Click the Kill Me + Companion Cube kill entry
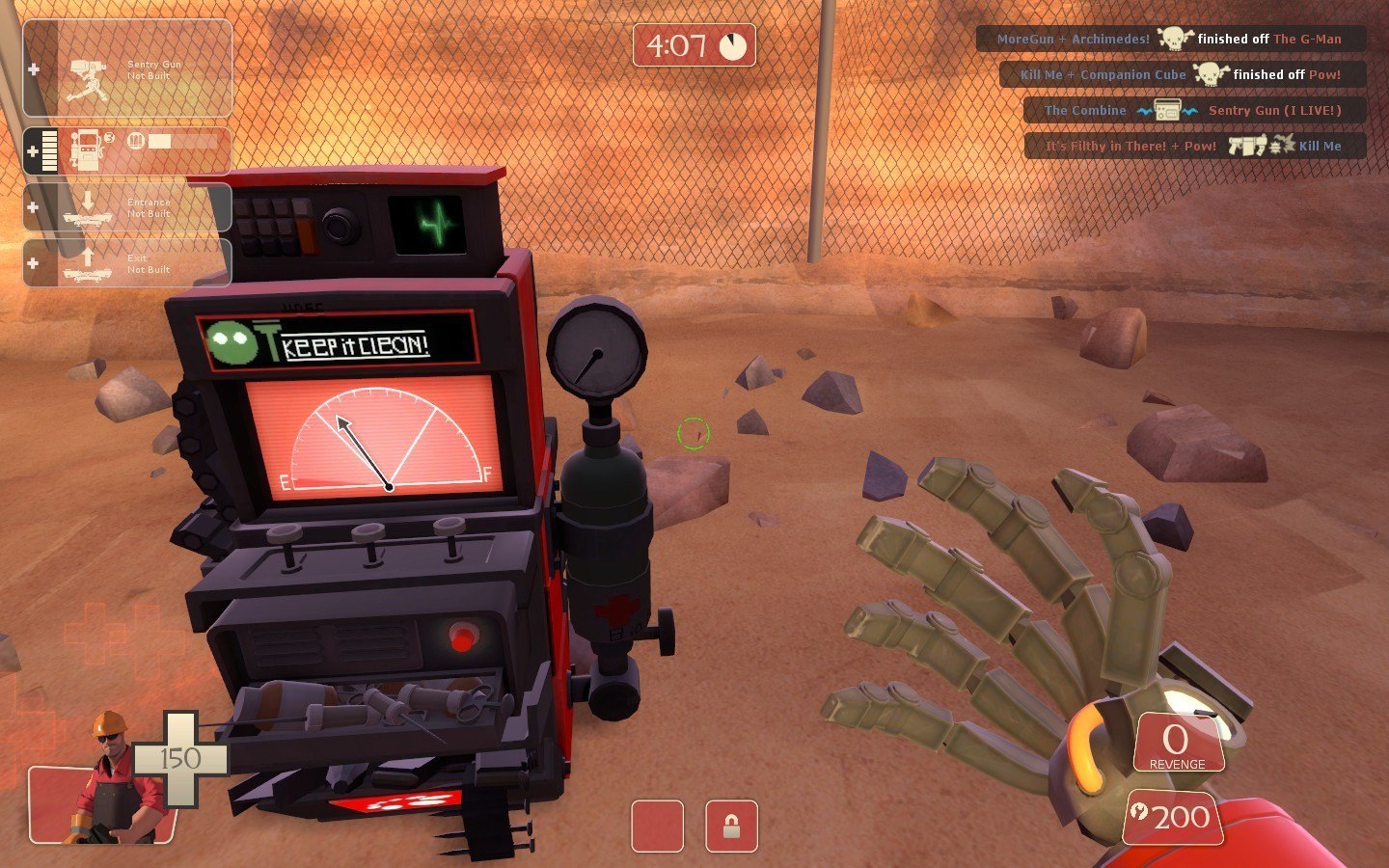Image resolution: width=1389 pixels, height=868 pixels. [x=1183, y=74]
